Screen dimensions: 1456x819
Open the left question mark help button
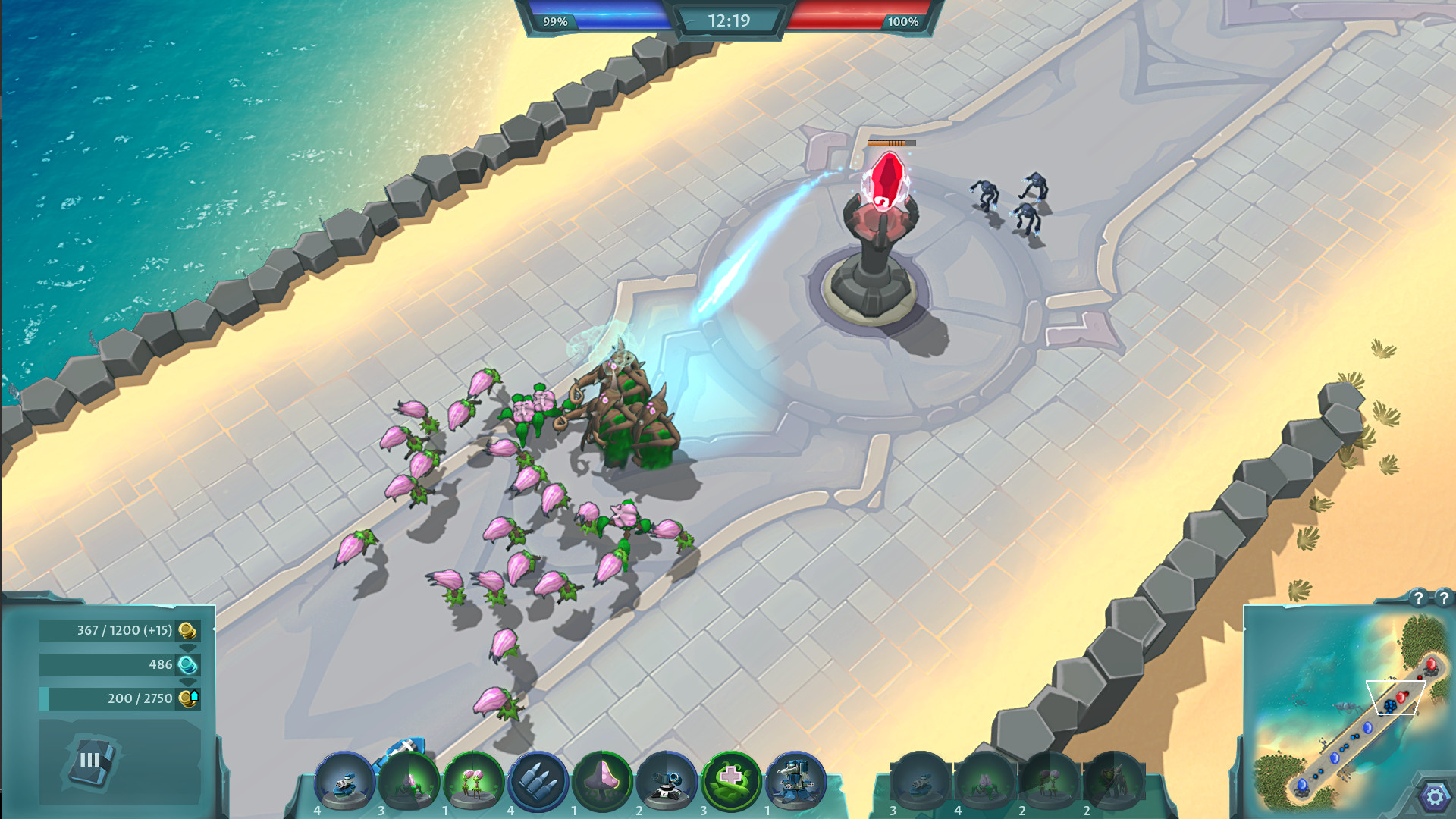point(1418,598)
